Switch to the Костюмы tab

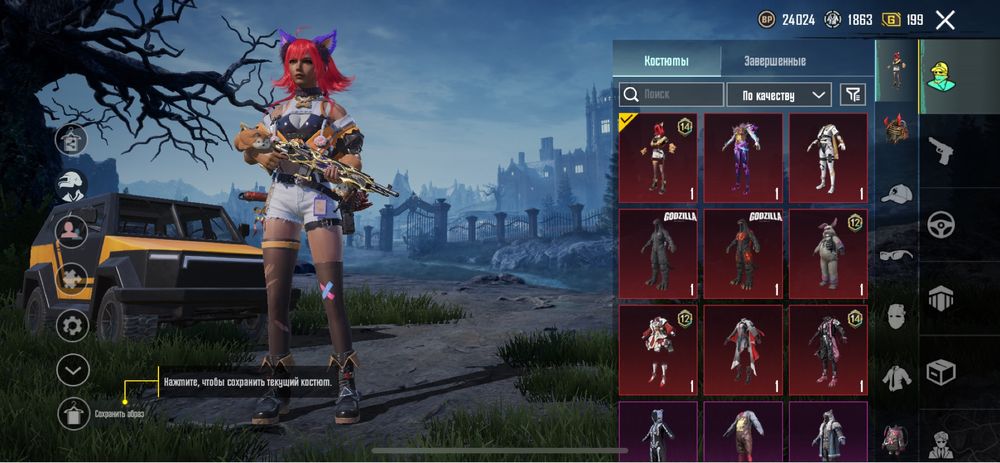pos(666,61)
